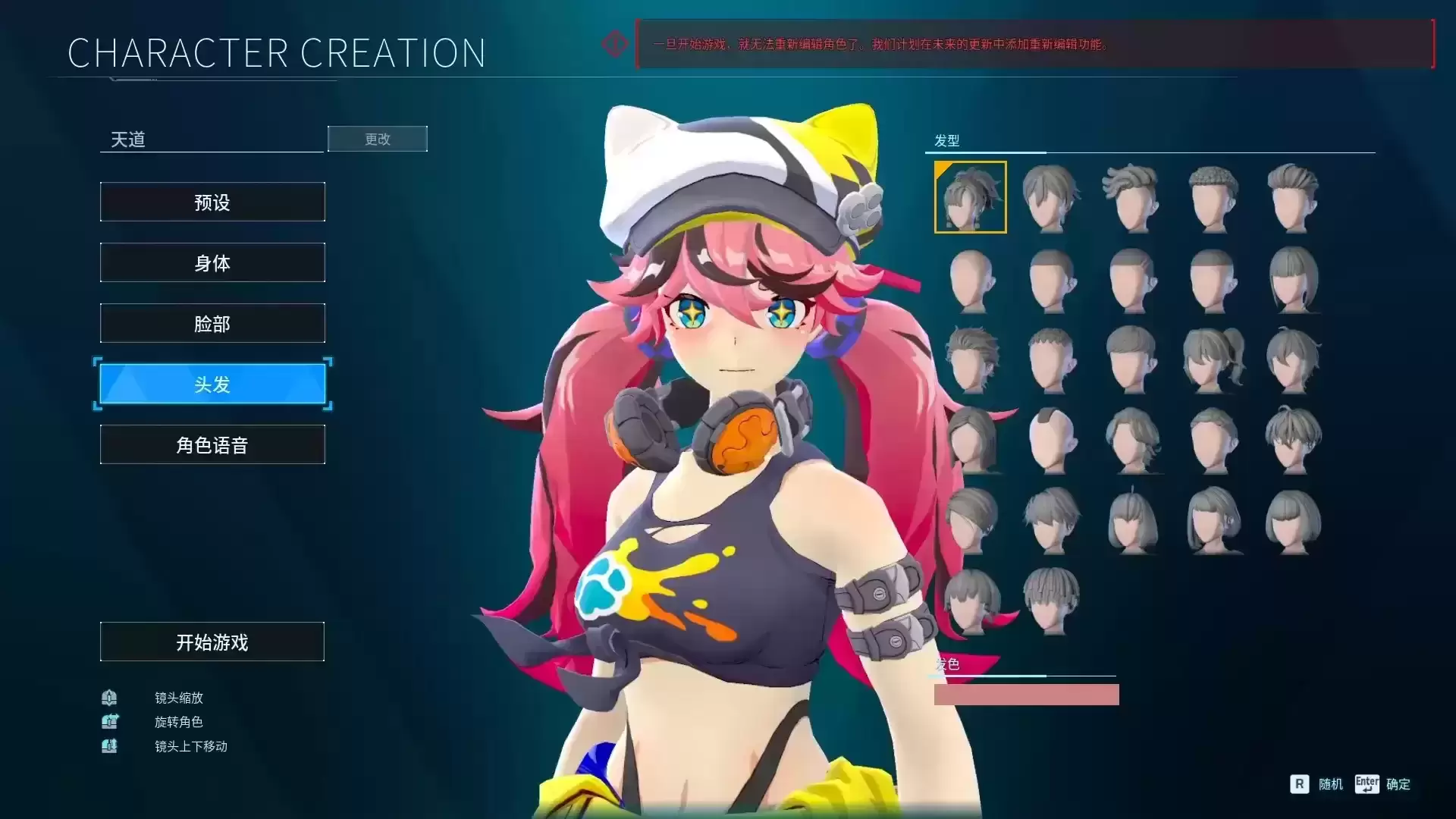Start the game with 开始游戏
The height and width of the screenshot is (819, 1456).
coord(212,642)
